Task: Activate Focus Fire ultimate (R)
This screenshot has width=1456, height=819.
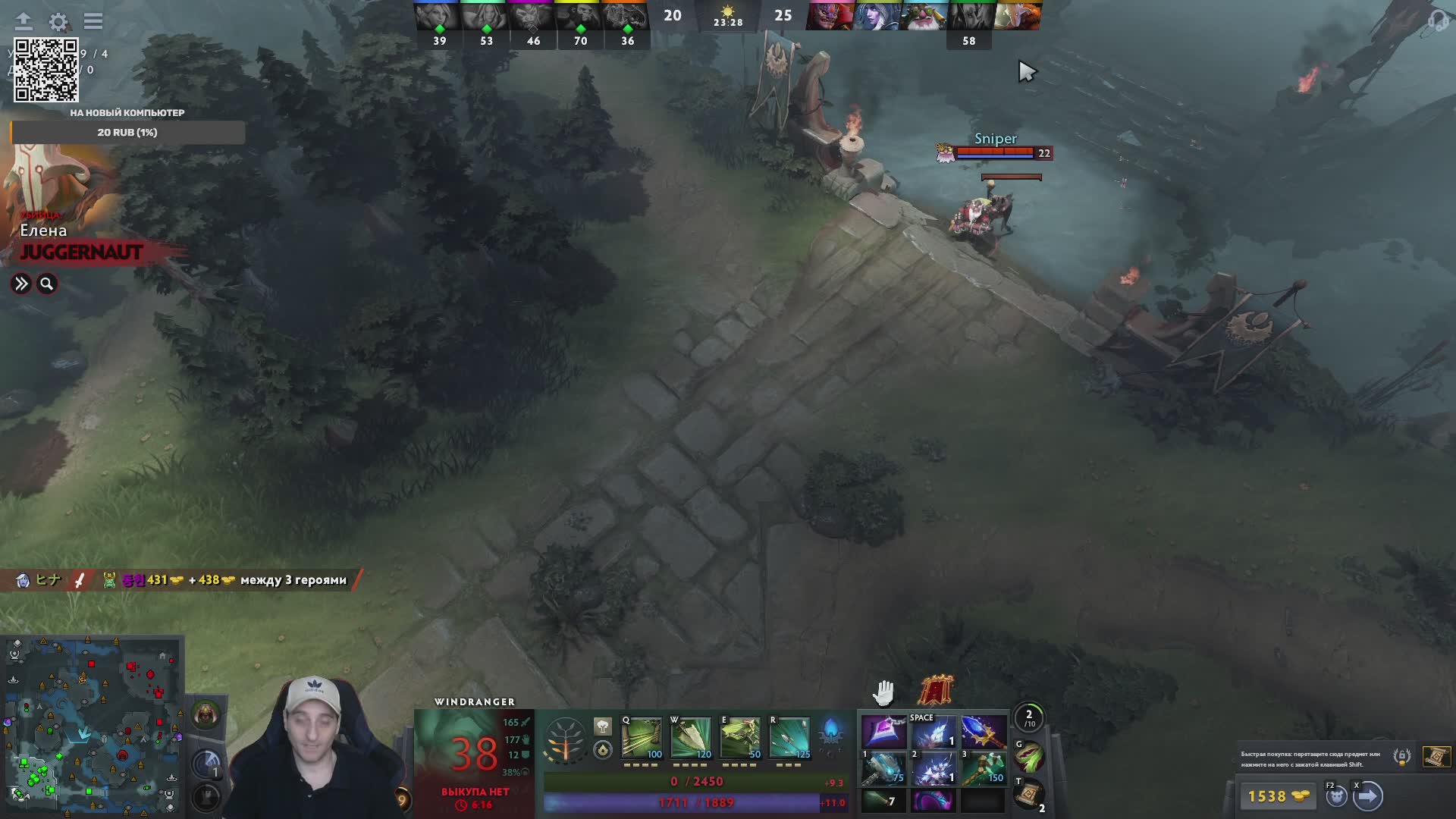Action: (789, 738)
